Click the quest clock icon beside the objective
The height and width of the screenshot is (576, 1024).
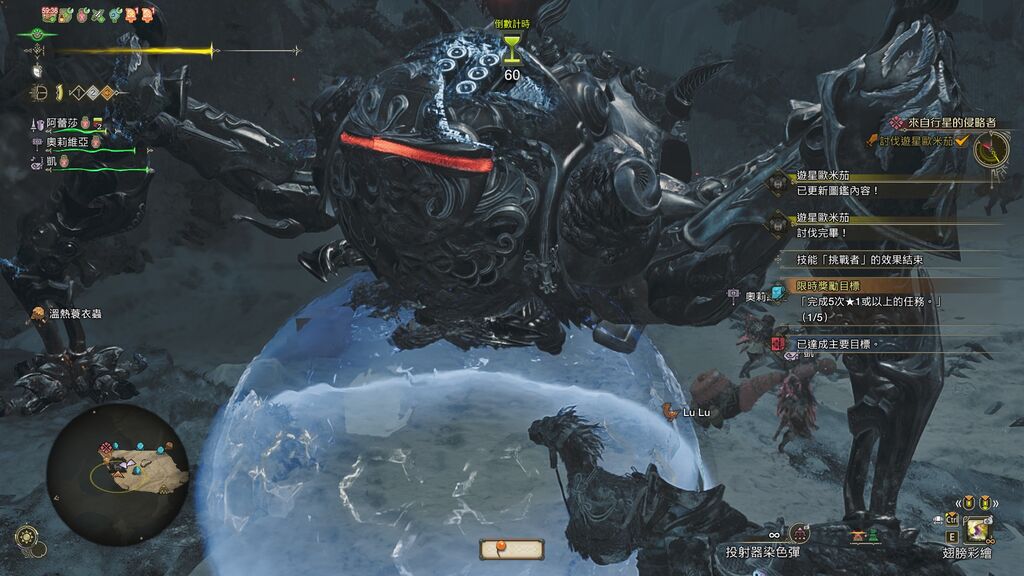click(991, 149)
